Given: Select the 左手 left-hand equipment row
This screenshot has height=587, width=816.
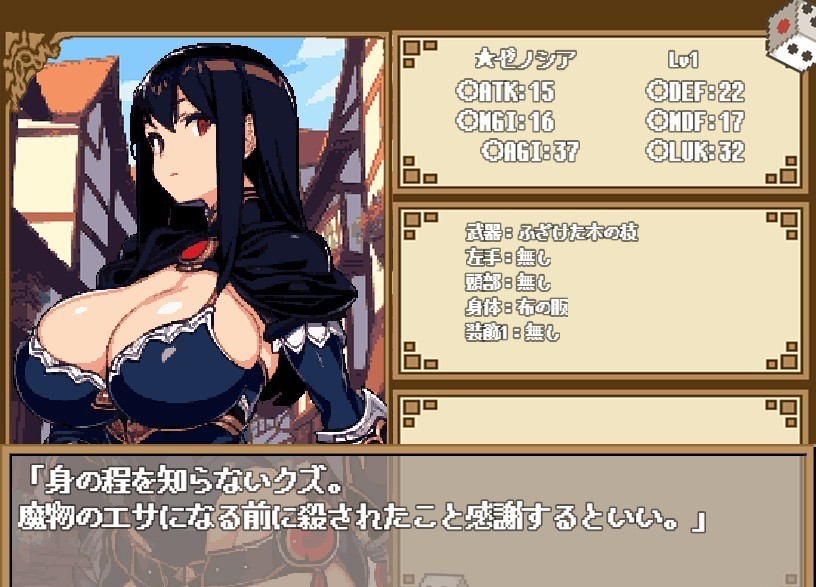Looking at the screenshot, I should pos(508,258).
